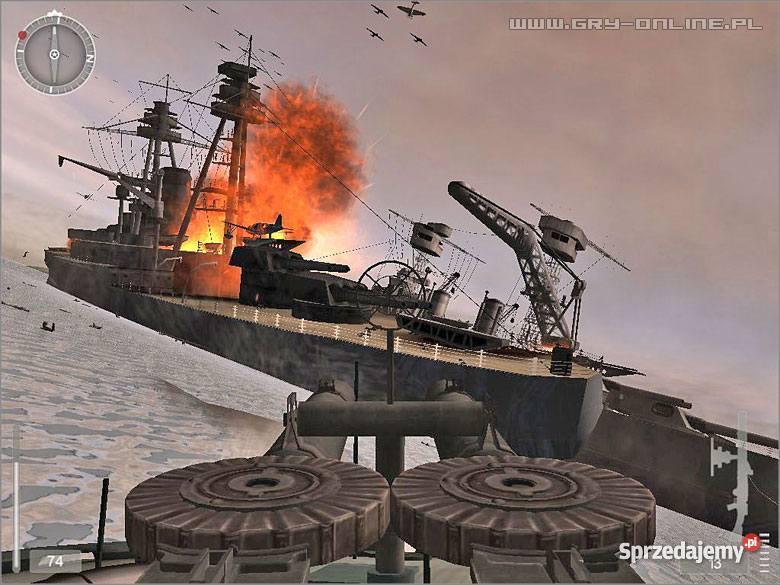Click the compass in the HUD
This screenshot has width=780, height=585.
(x=55, y=54)
